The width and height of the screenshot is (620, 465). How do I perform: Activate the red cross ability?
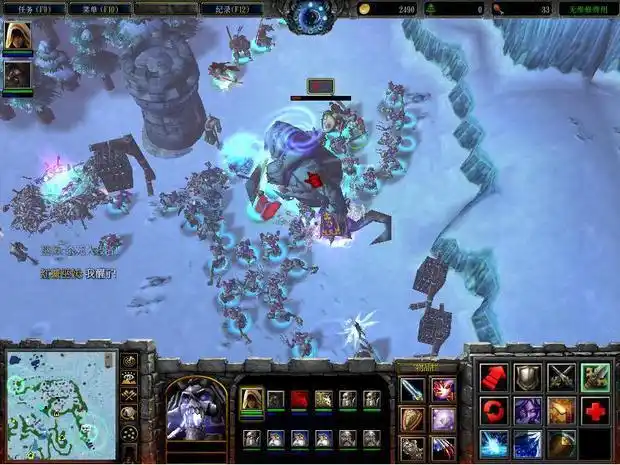coord(595,410)
